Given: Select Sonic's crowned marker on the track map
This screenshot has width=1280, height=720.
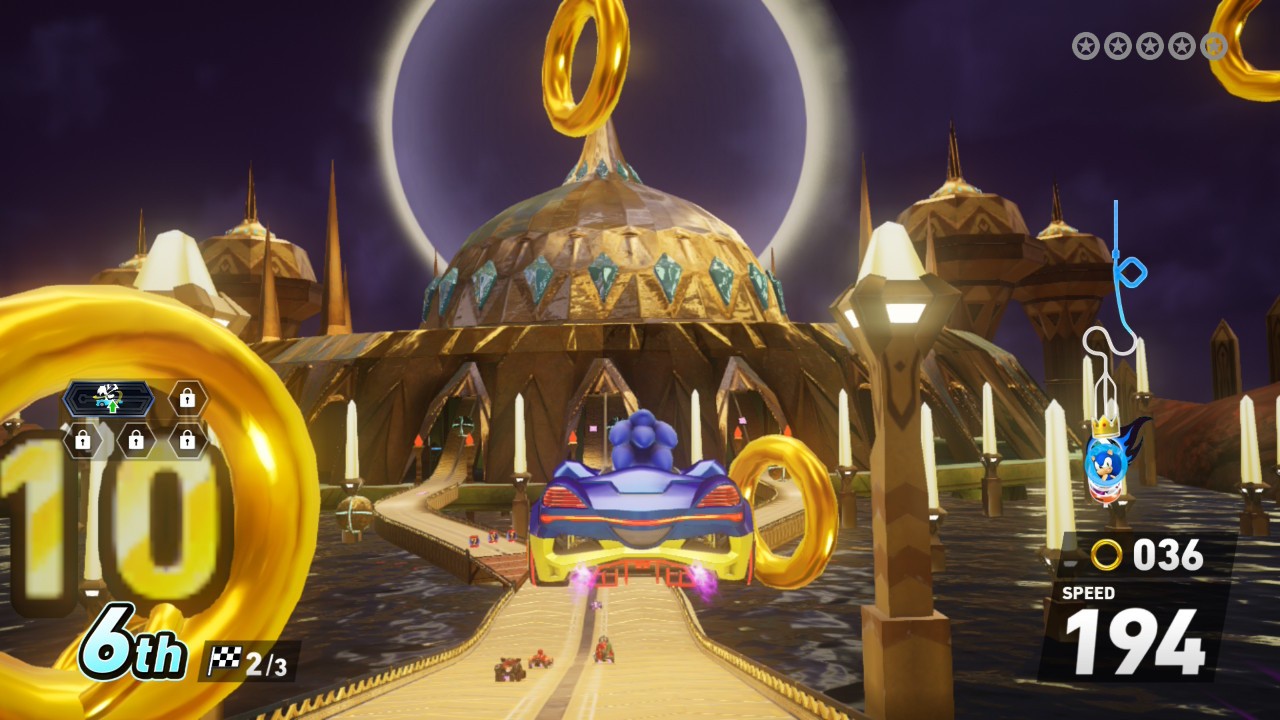Looking at the screenshot, I should click(x=1108, y=460).
